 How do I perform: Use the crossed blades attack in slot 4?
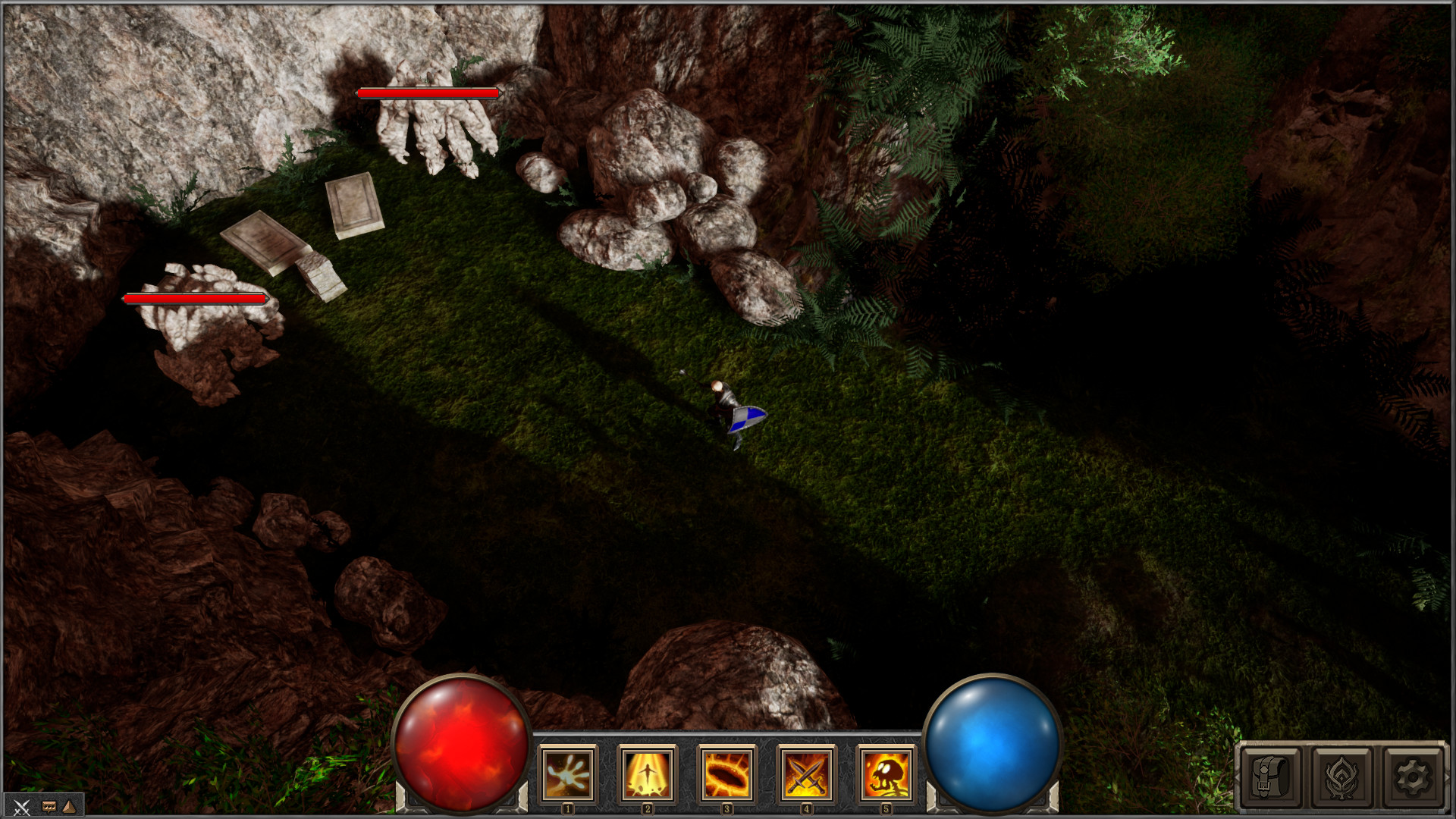coord(806,773)
